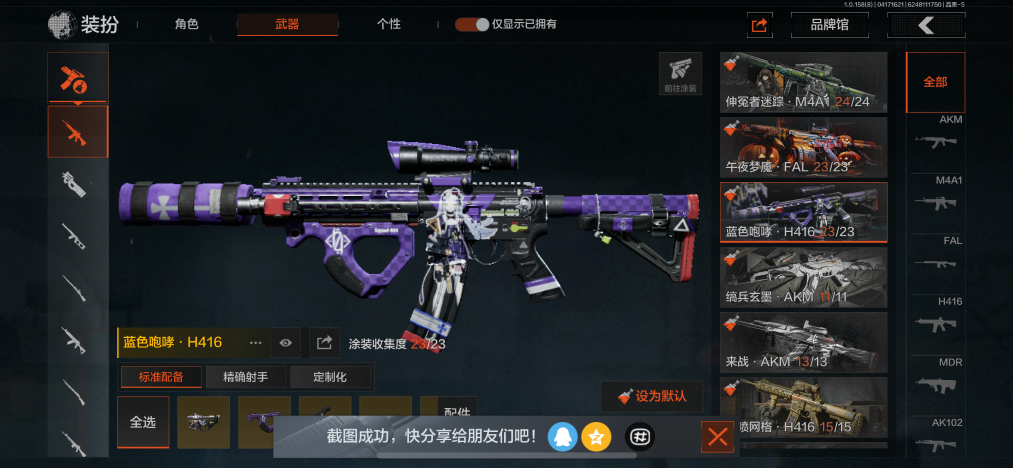Open the 定制化 tab
This screenshot has width=1013, height=468.
[330, 377]
